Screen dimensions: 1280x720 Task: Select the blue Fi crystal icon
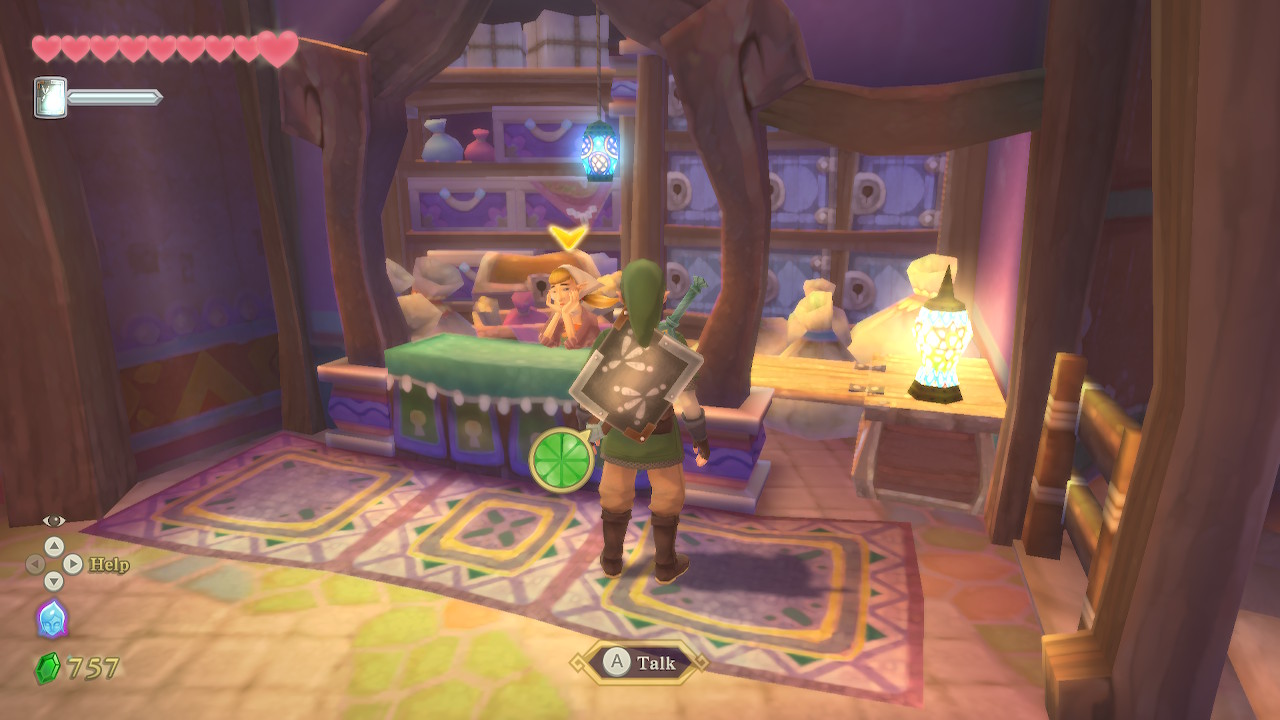pos(52,619)
